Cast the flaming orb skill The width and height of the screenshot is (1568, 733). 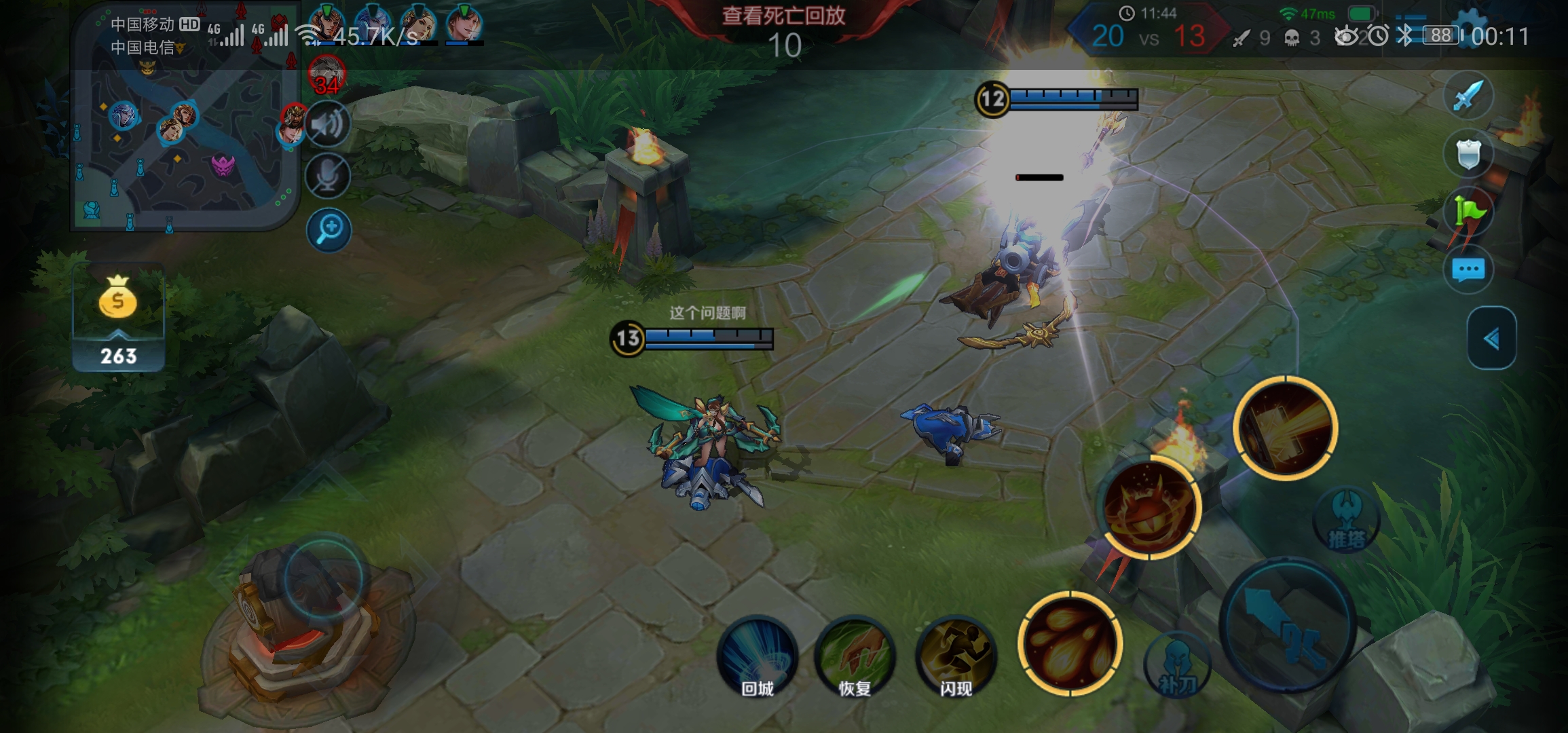point(1149,507)
